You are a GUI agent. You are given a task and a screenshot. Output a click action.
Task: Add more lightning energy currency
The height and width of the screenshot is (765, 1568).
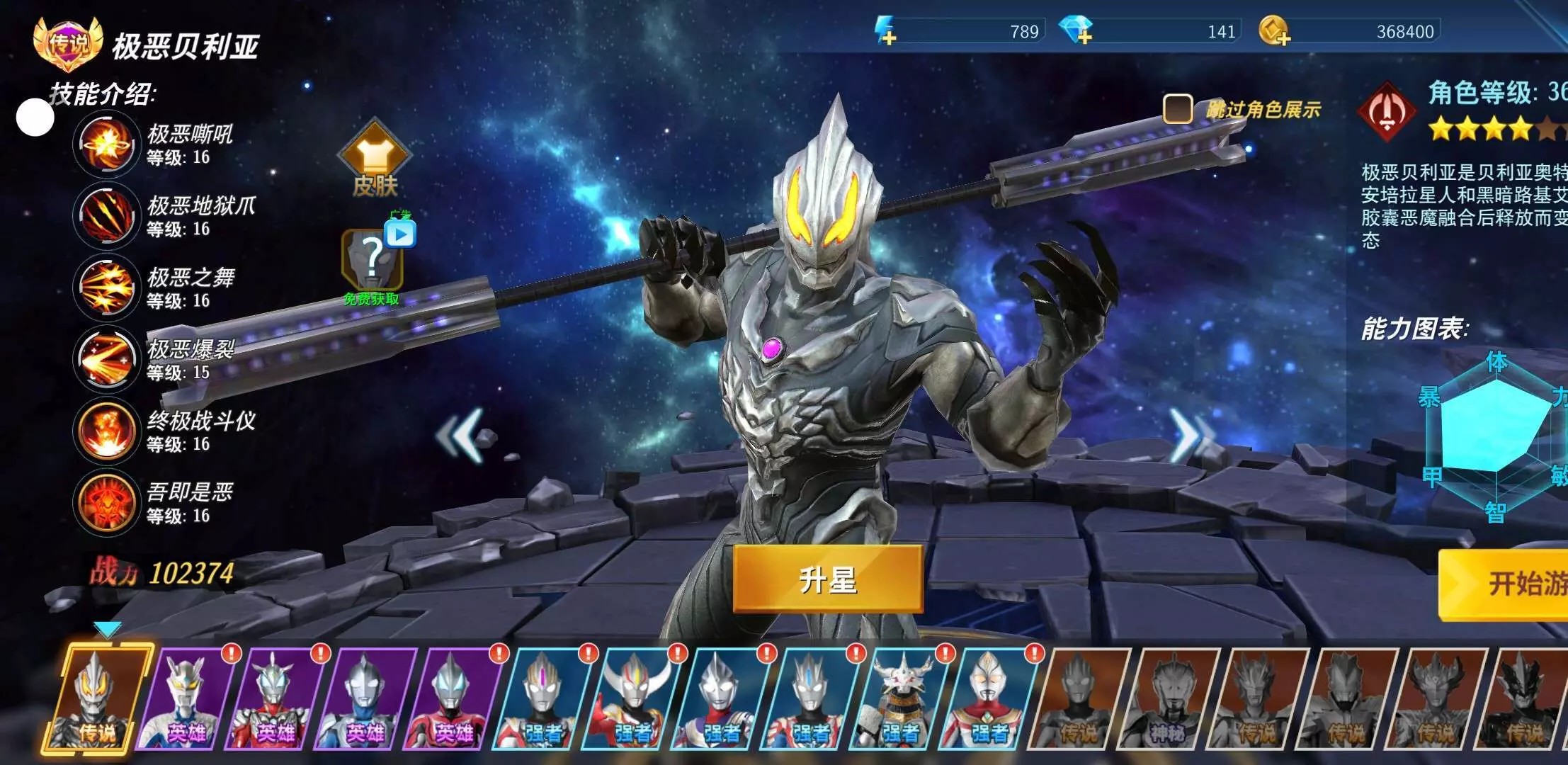tap(885, 32)
